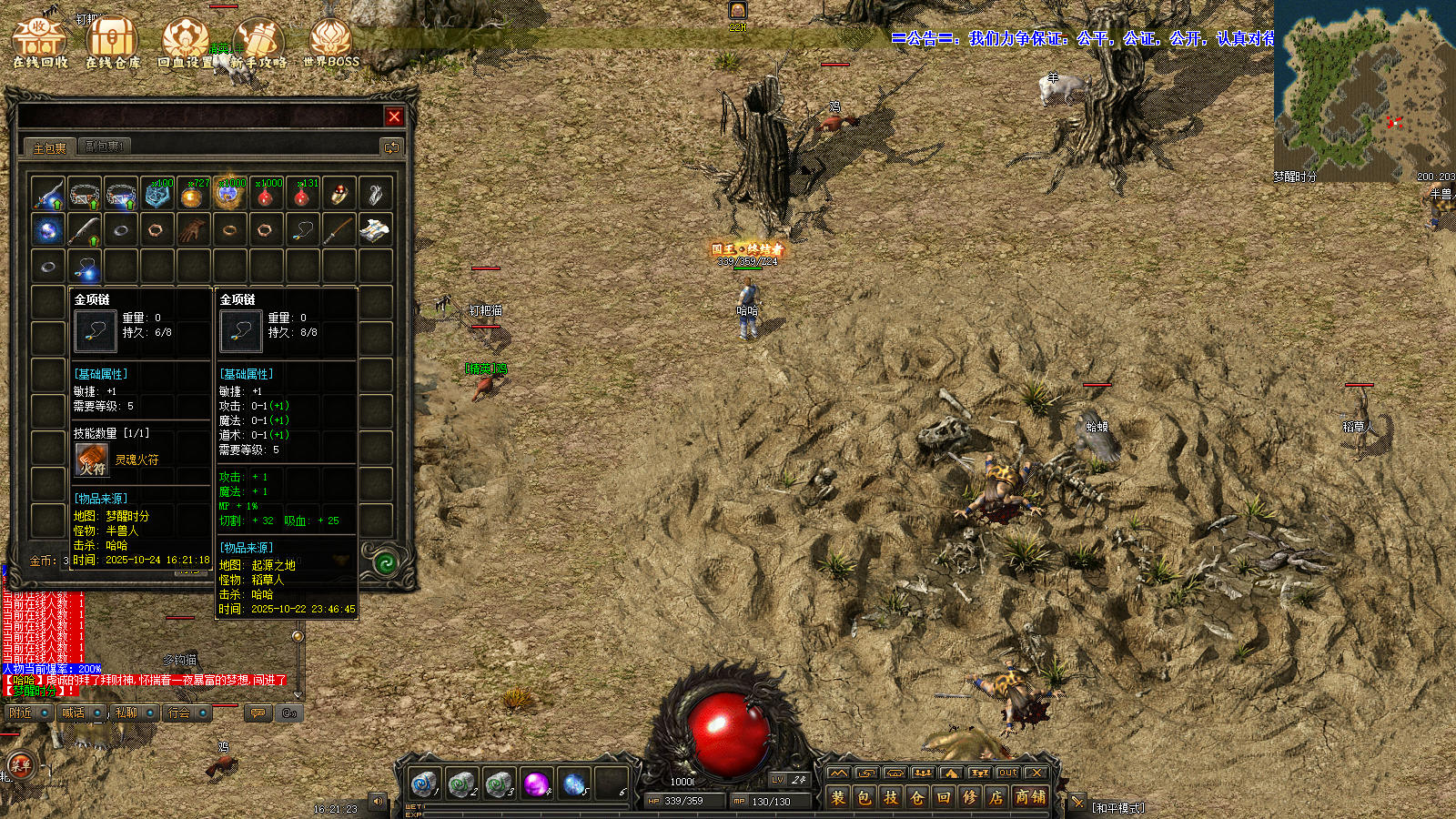Activate the purple orb skill in slot 4

pos(536,783)
